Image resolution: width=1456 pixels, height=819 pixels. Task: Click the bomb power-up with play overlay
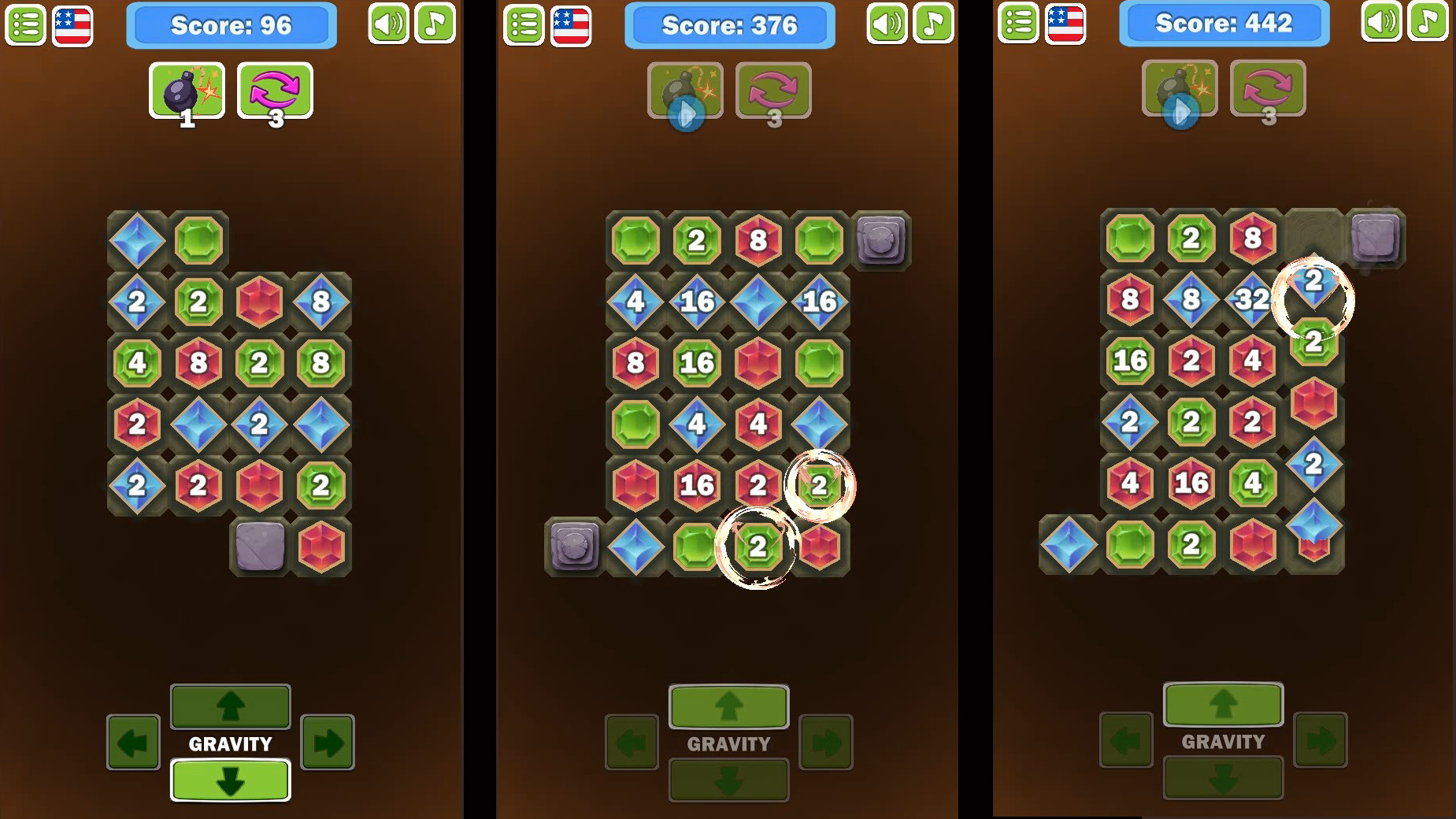pyautogui.click(x=684, y=91)
